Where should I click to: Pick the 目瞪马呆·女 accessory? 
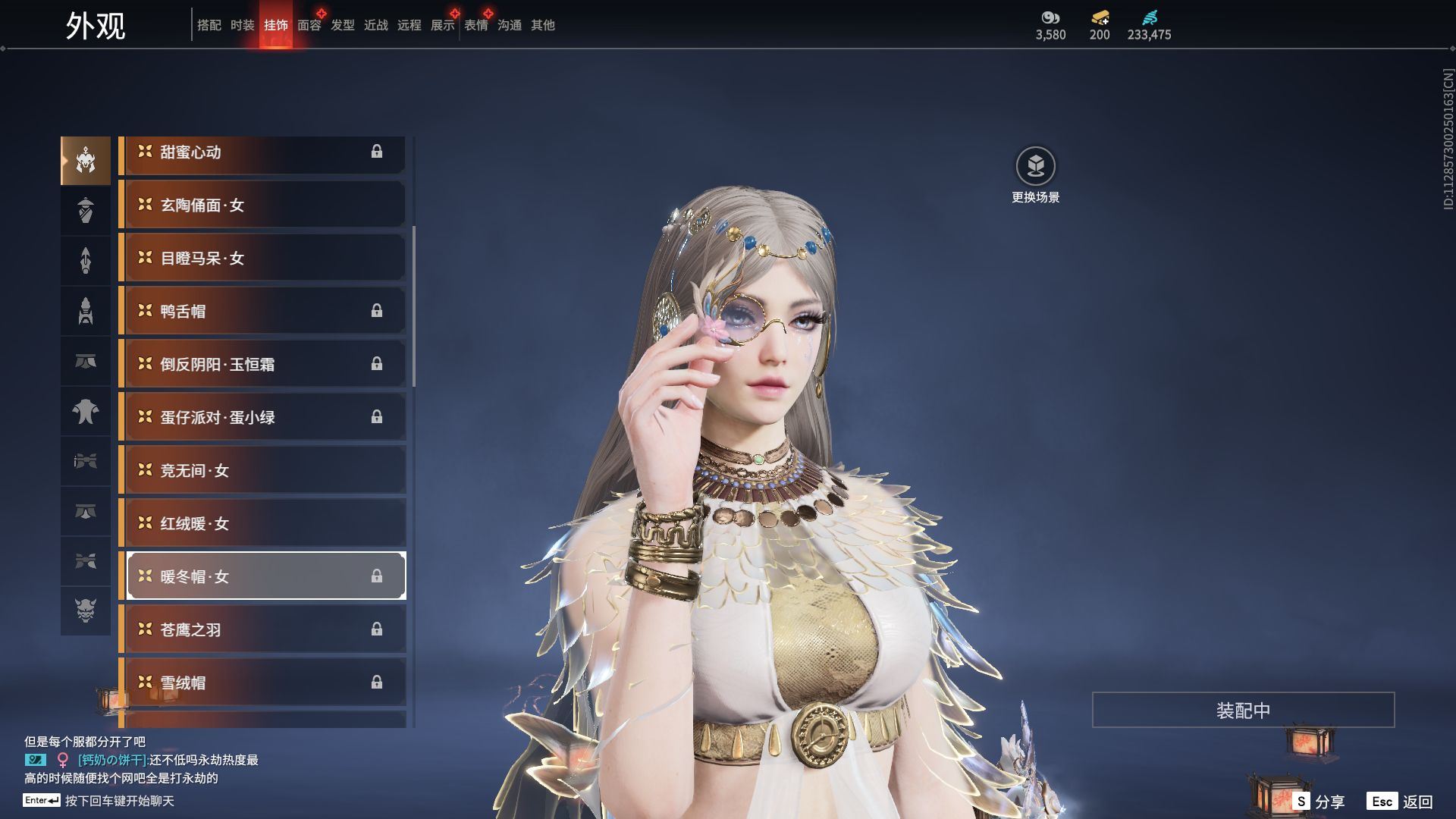coord(262,258)
